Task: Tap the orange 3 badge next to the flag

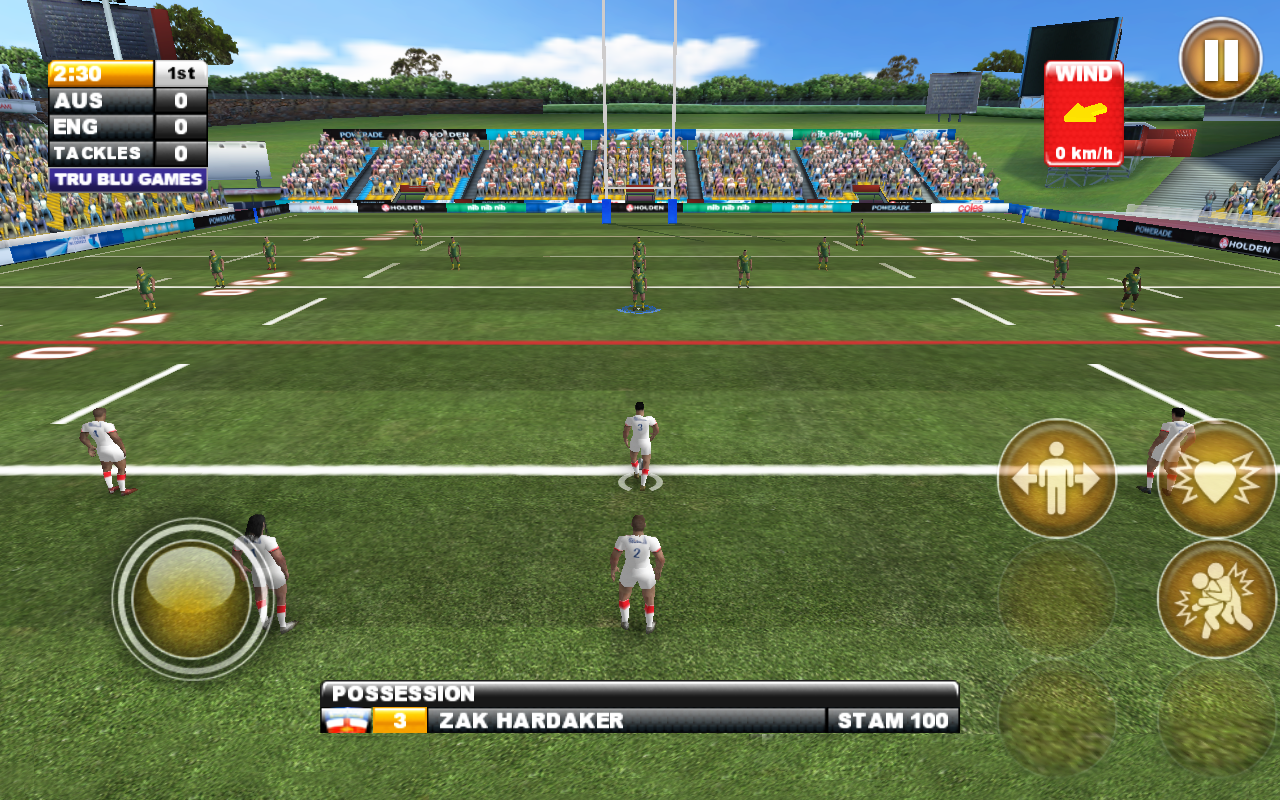Action: (x=400, y=719)
